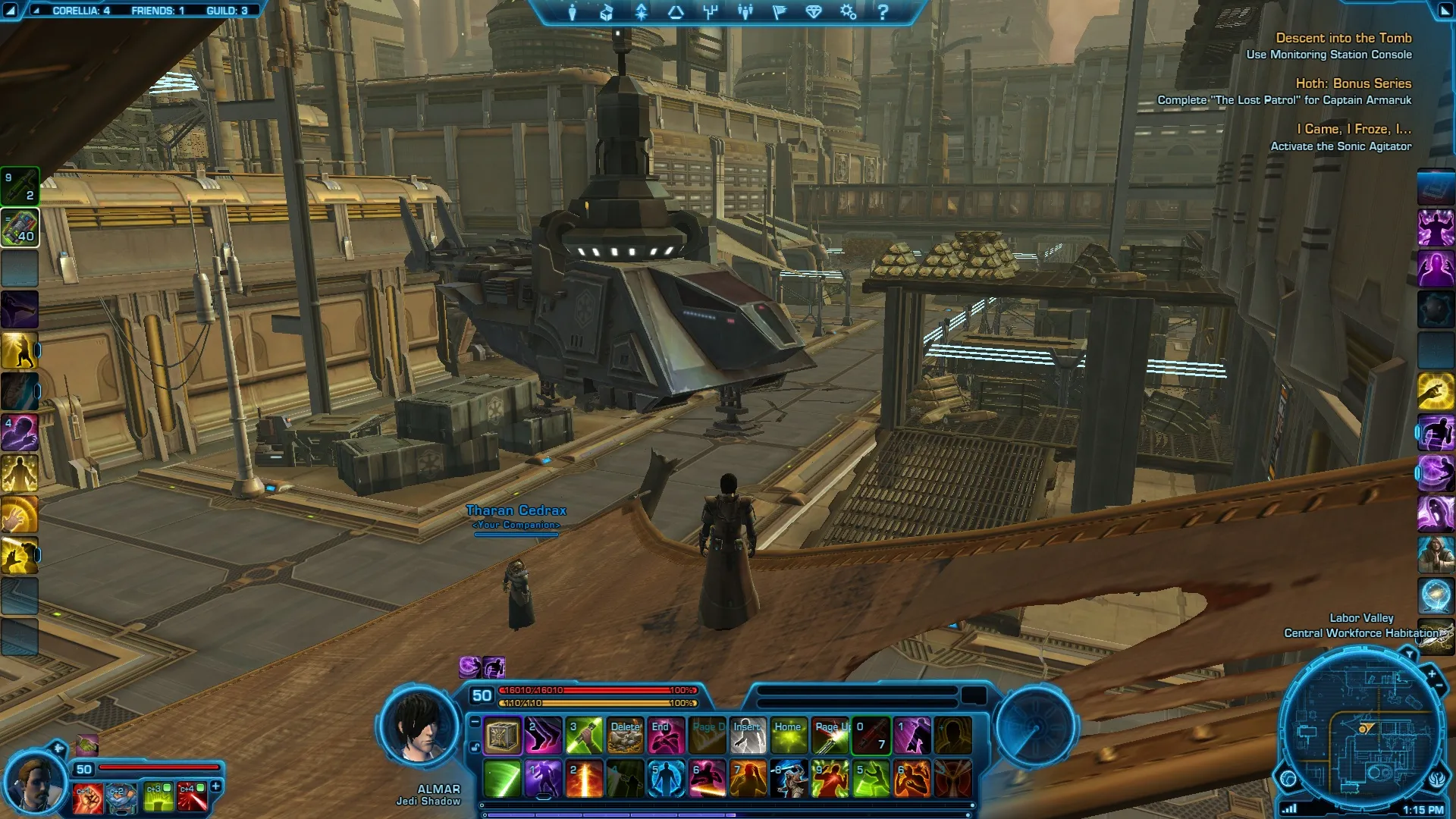Activate the green burst ability bound to Home
Image resolution: width=1456 pixels, height=819 pixels.
[789, 736]
